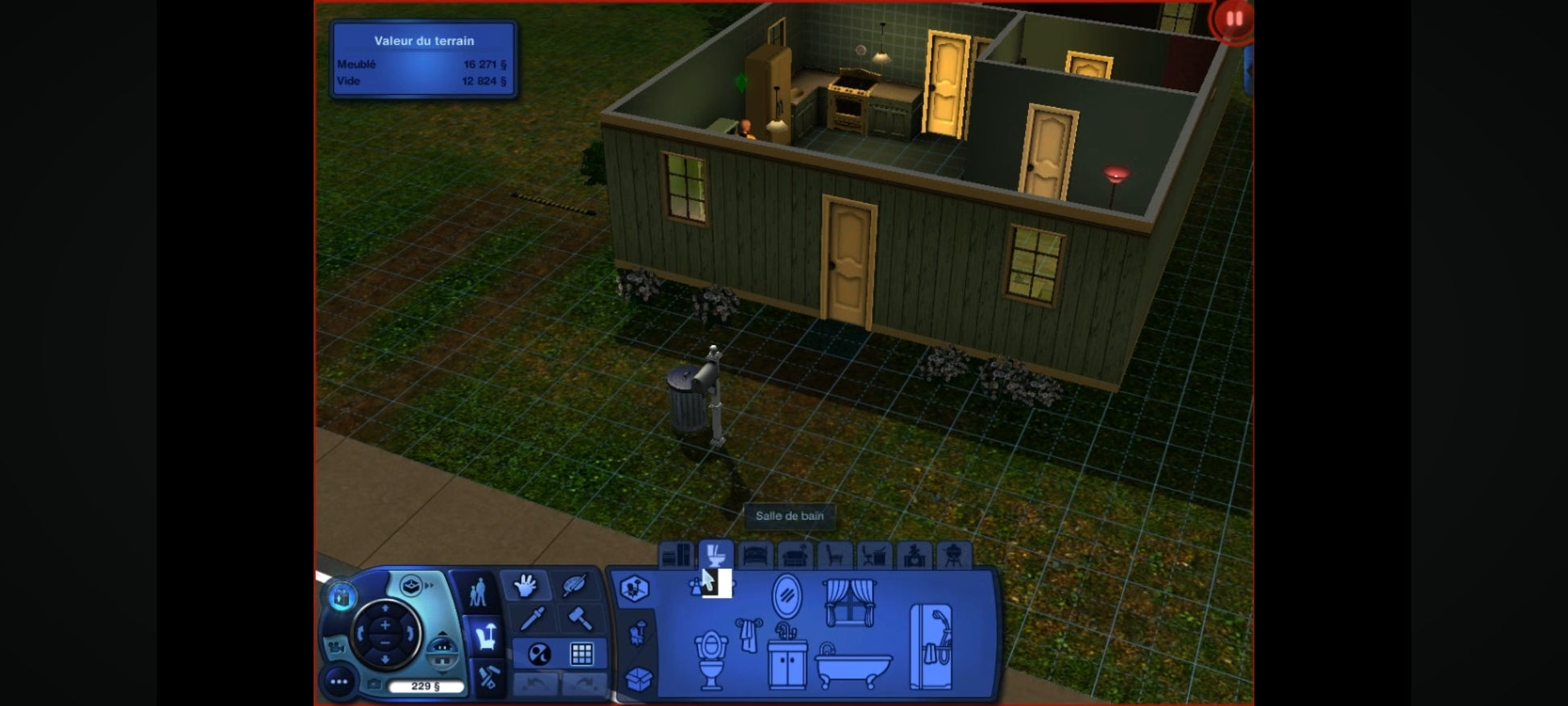
Task: Choose the study desk tab
Action: coord(874,555)
